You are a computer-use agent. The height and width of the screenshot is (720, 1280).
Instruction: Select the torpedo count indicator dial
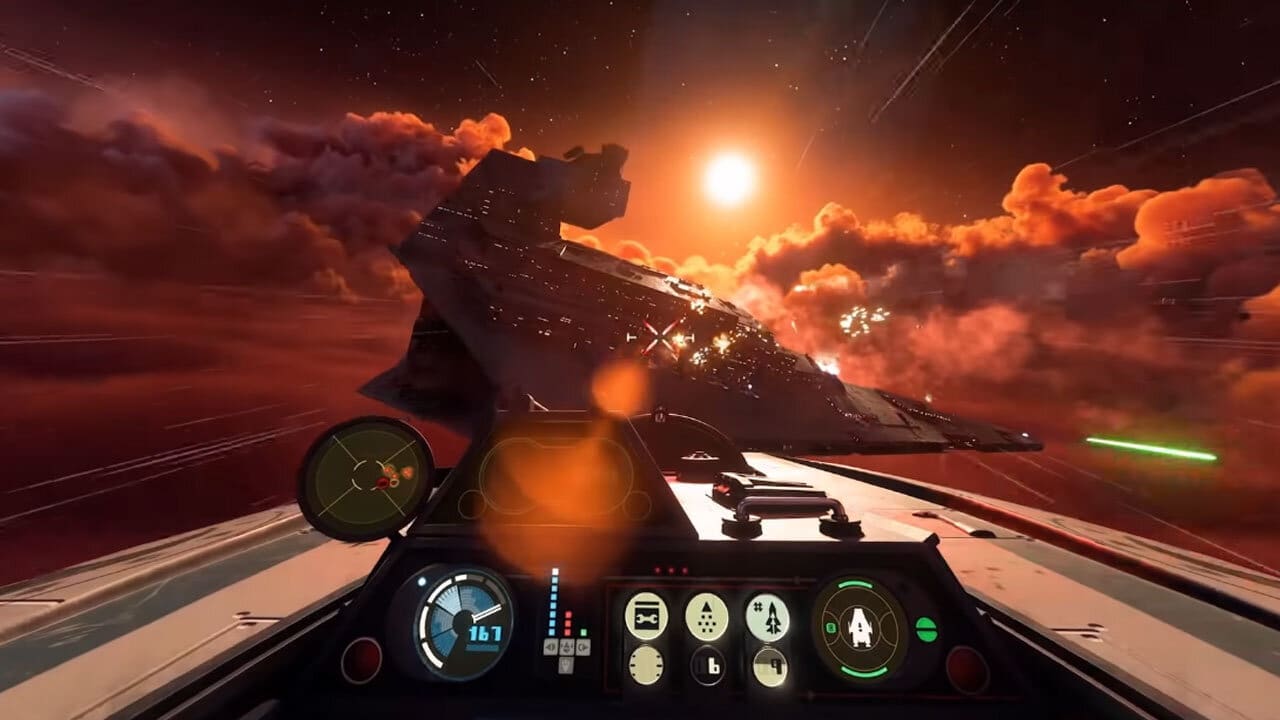click(x=768, y=617)
